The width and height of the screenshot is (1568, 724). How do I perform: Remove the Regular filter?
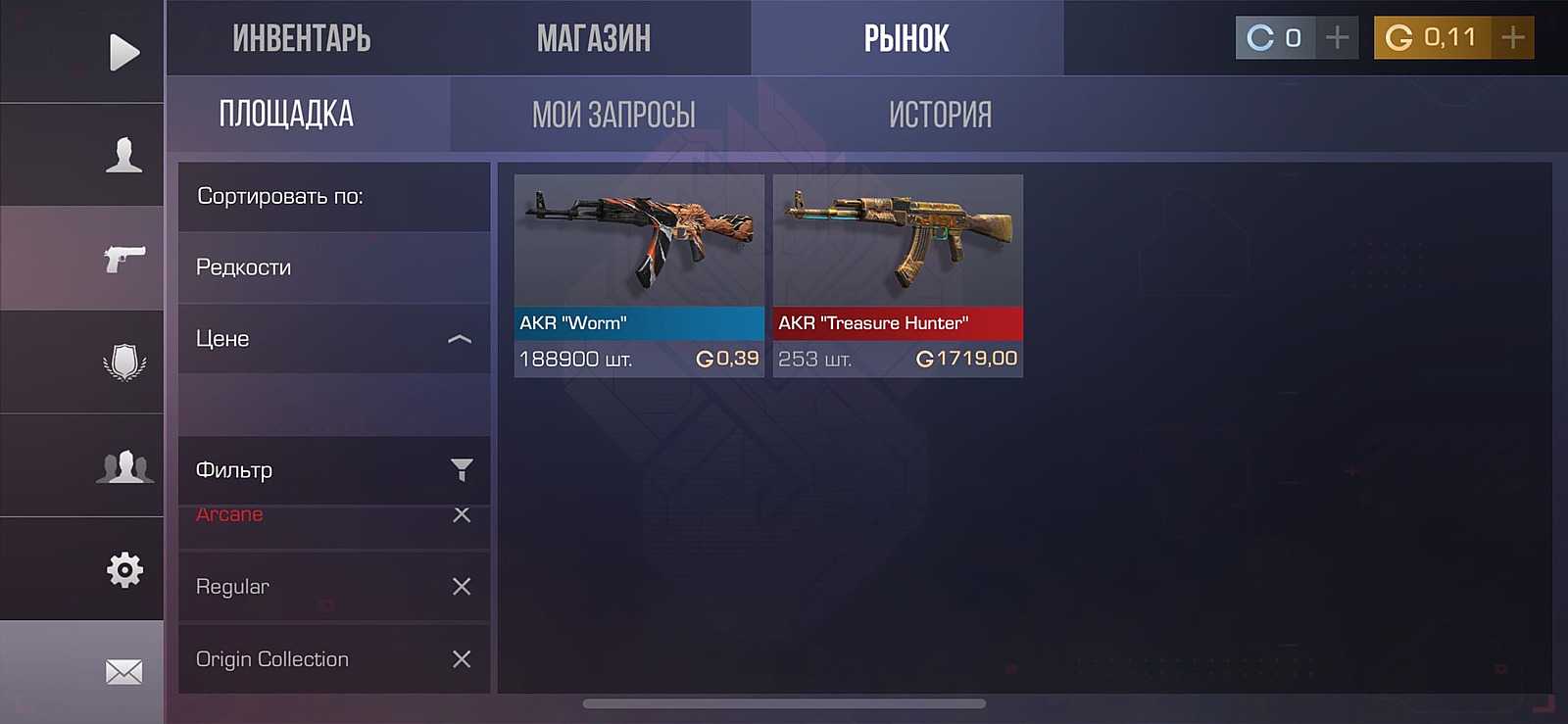[462, 587]
